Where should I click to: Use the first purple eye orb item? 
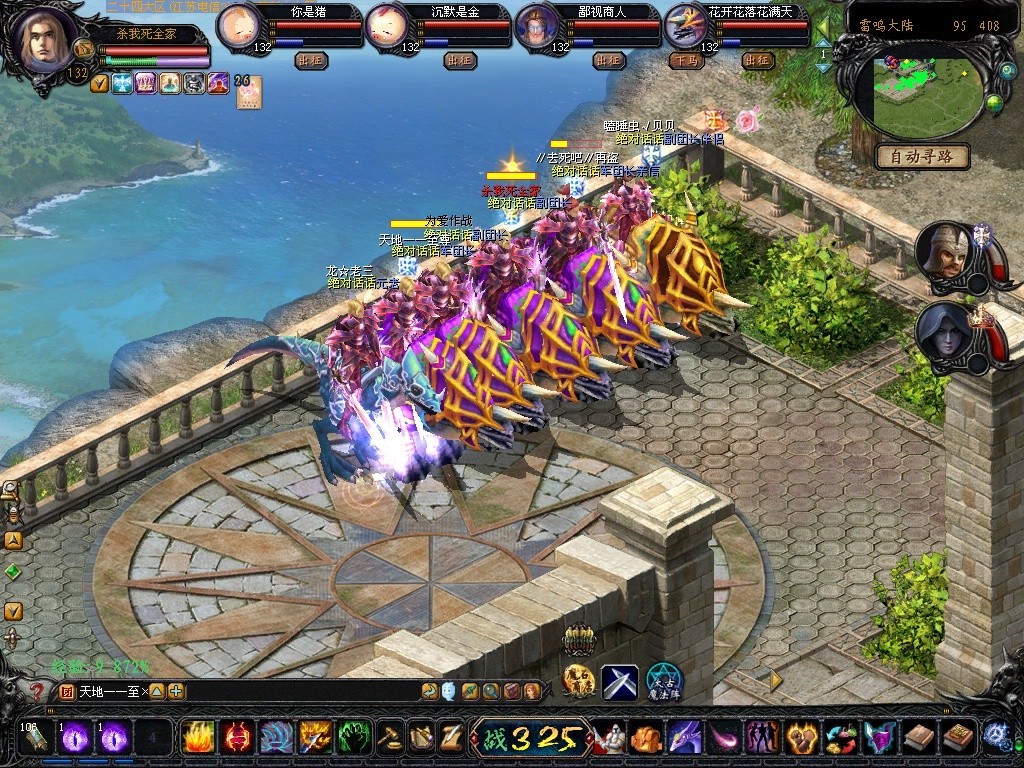point(76,738)
